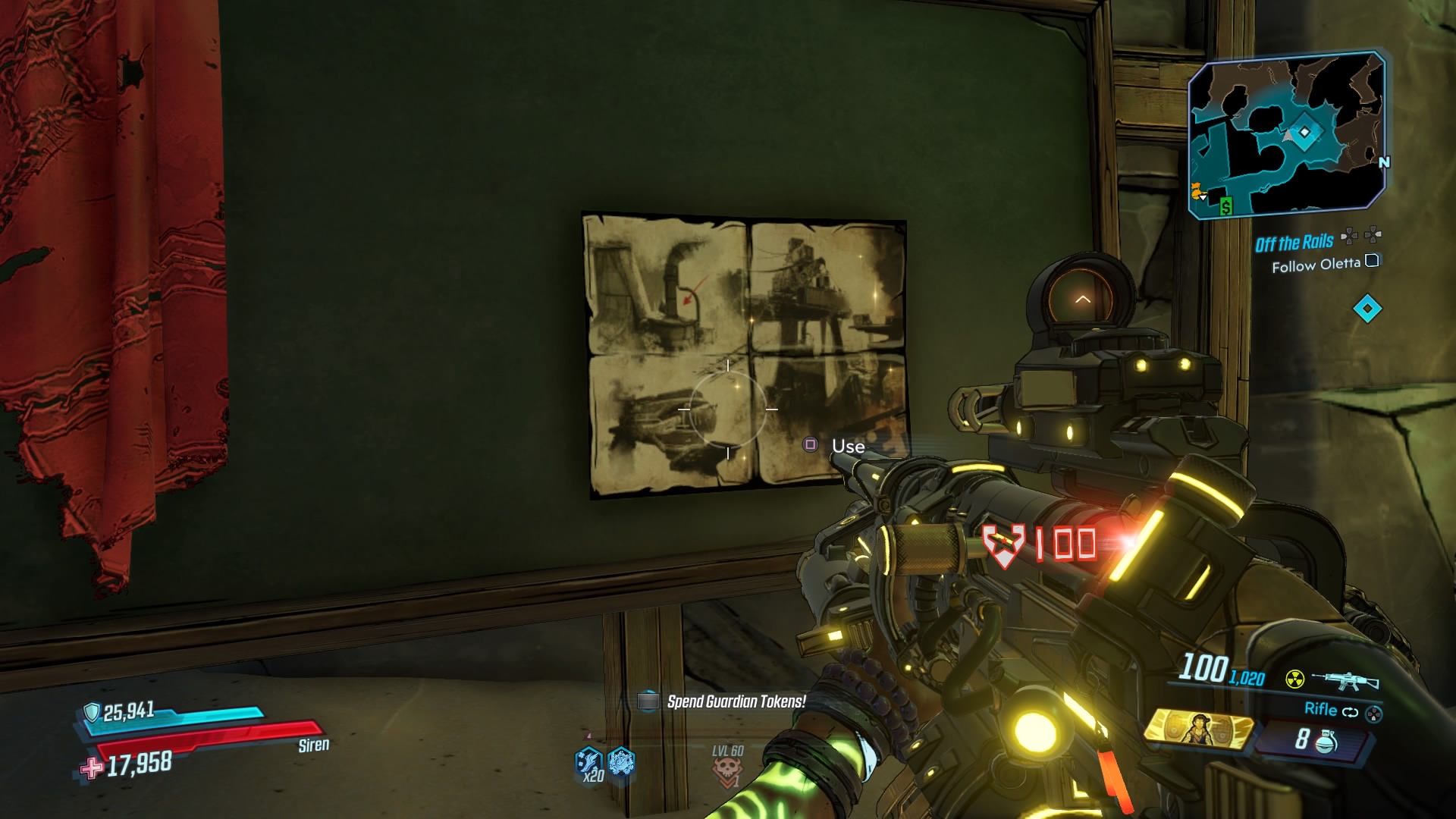The width and height of the screenshot is (1456, 819).
Task: Click the green dollar vendor icon on minimap
Action: (1225, 206)
